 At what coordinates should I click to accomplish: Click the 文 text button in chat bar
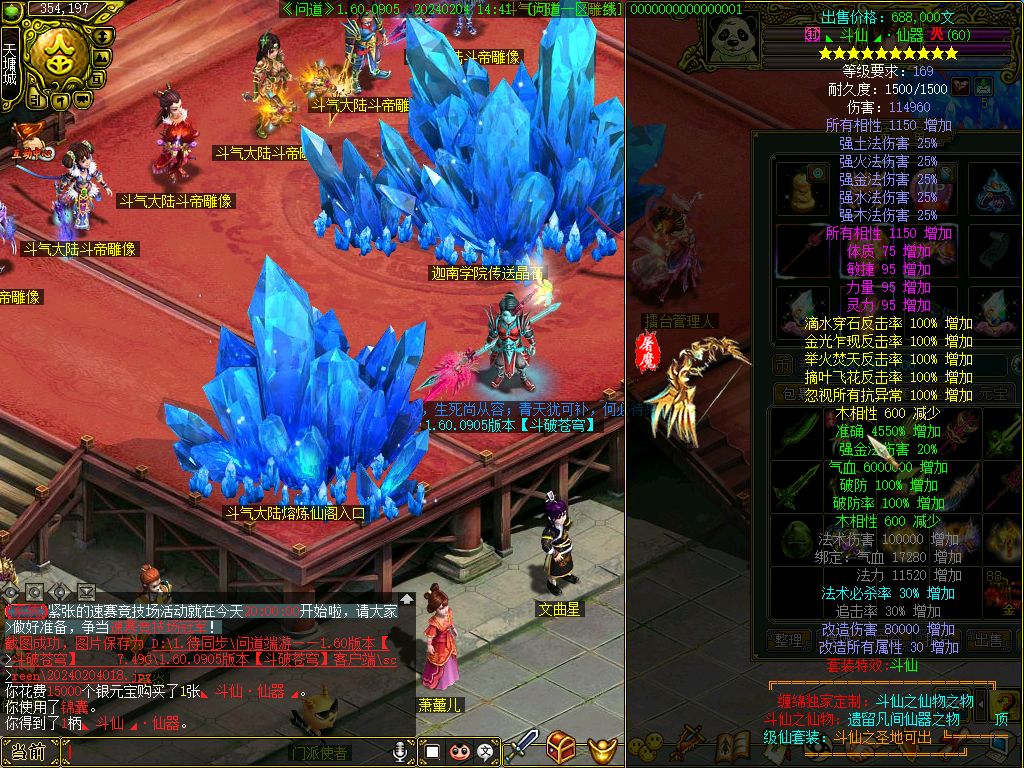[x=487, y=751]
